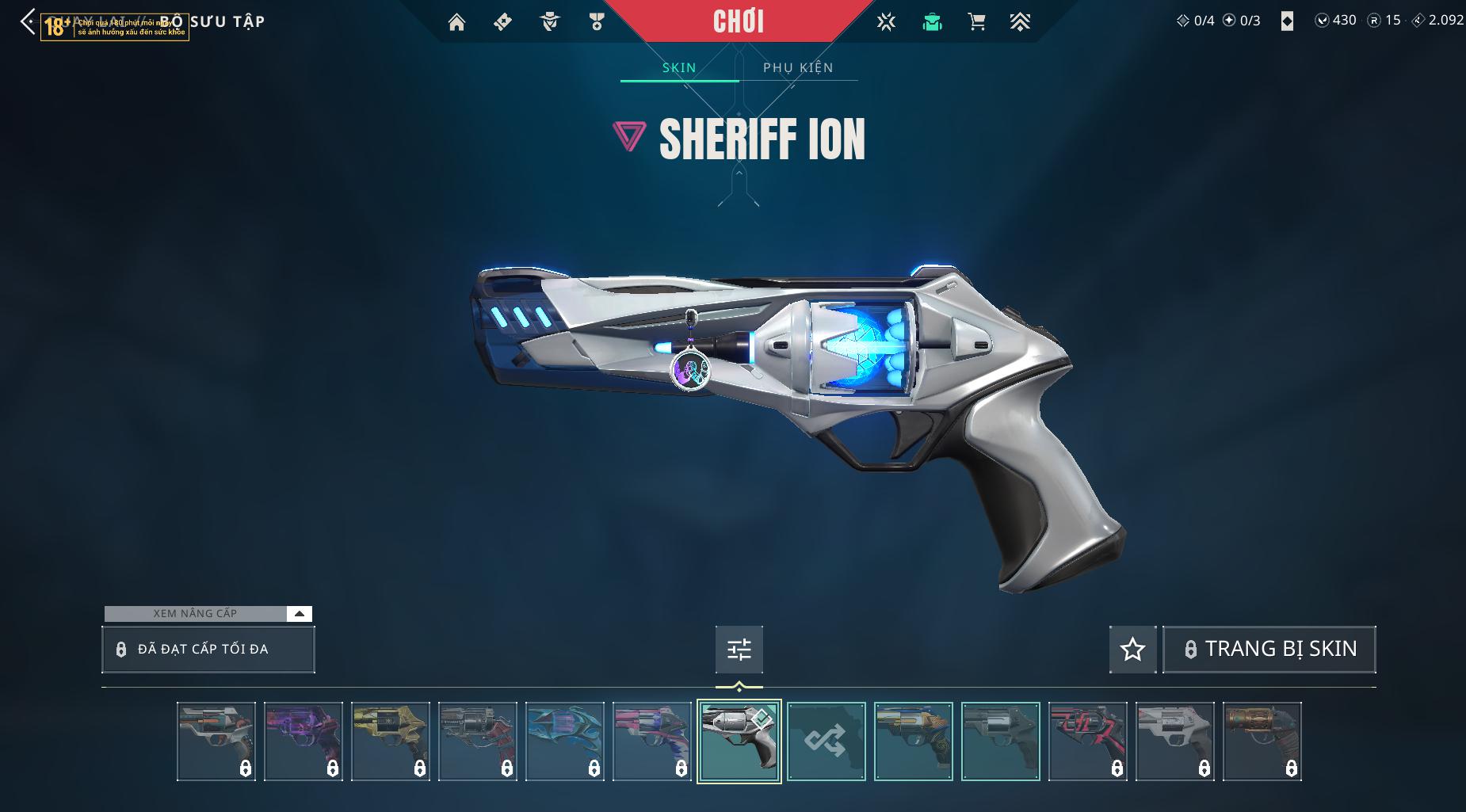Screen dimensions: 1466x812
Task: Select the copper brown Sheriff skin thumbnail
Action: pyautogui.click(x=1262, y=741)
